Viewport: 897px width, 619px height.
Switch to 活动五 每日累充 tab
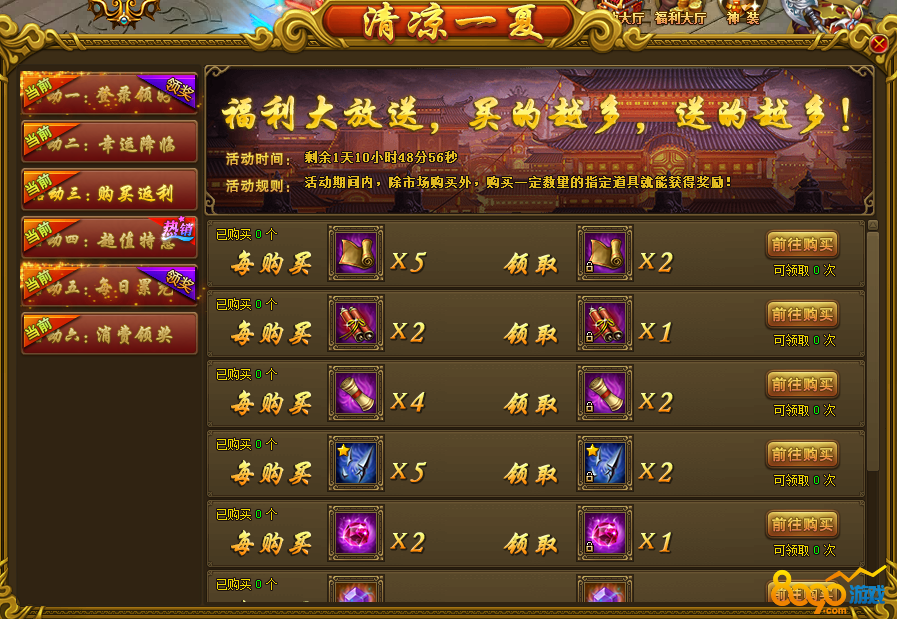pyautogui.click(x=109, y=285)
